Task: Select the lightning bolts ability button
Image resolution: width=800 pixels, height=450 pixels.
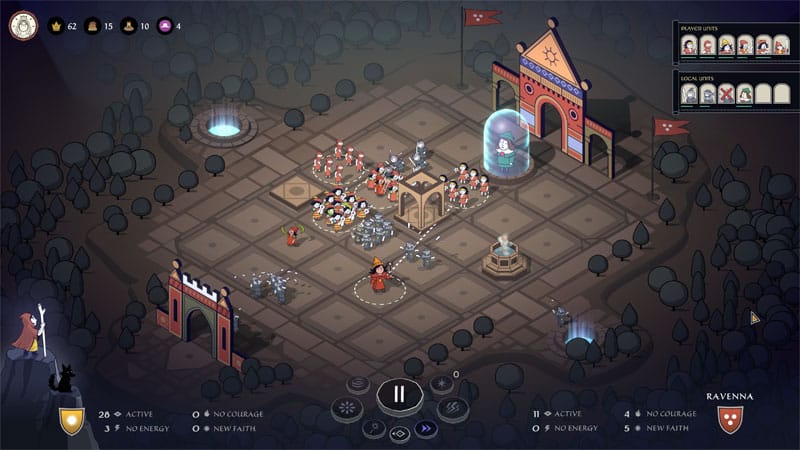Action: tap(452, 409)
